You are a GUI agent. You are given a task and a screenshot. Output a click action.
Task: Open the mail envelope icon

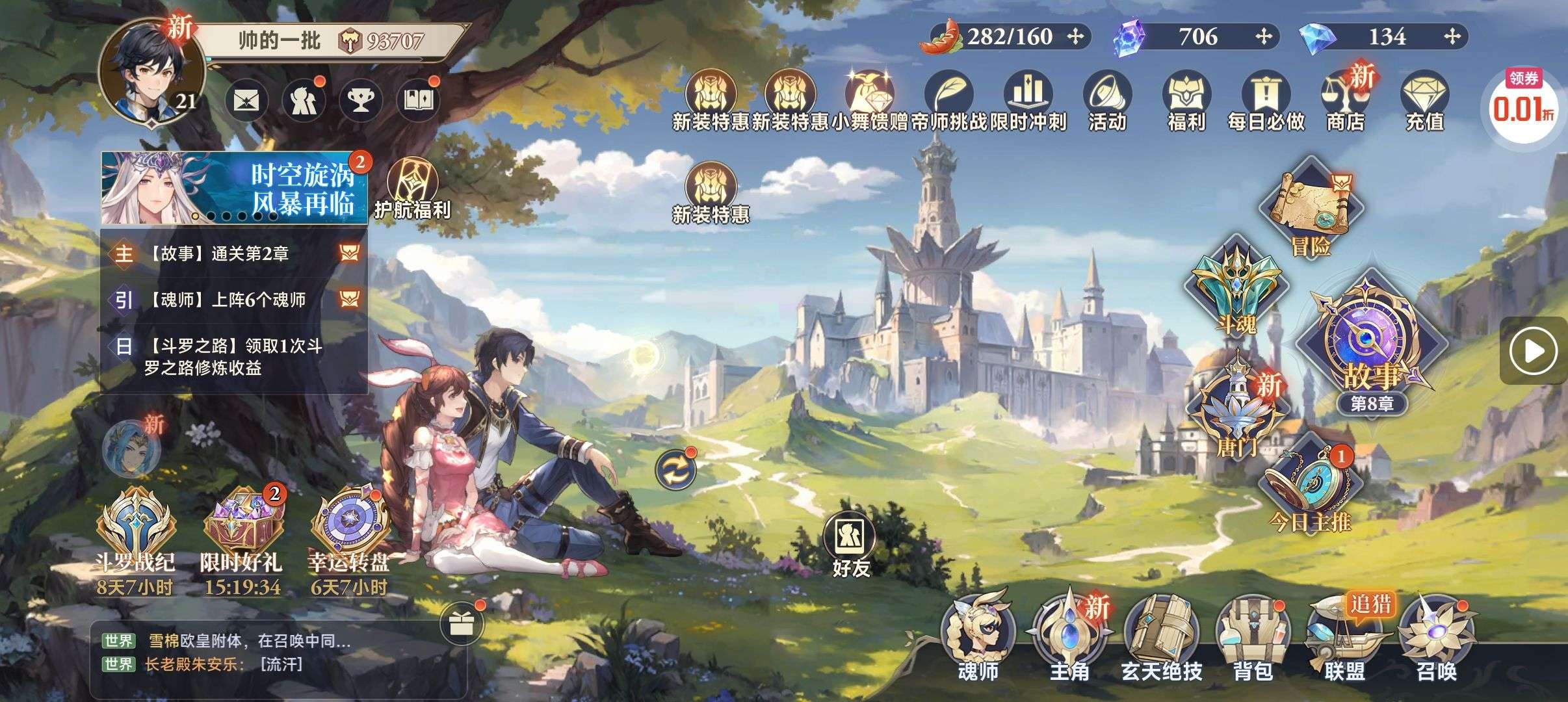pos(247,100)
